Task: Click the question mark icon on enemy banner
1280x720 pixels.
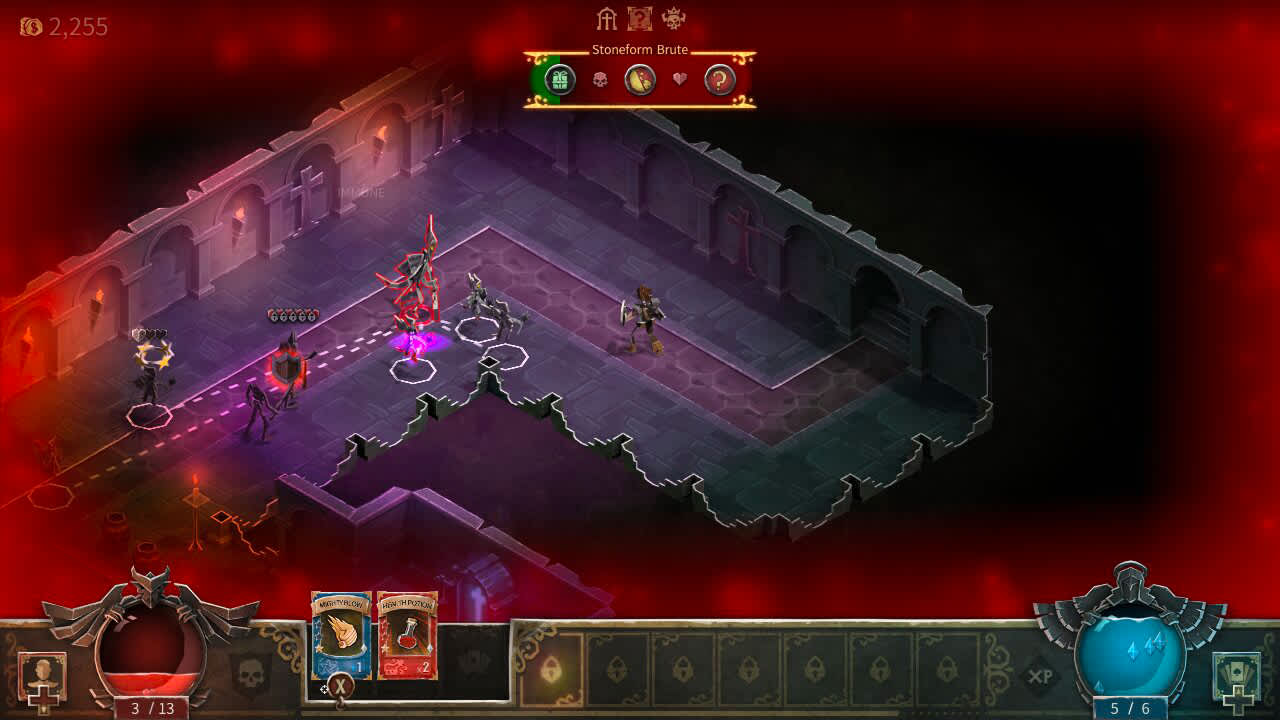Action: (719, 81)
